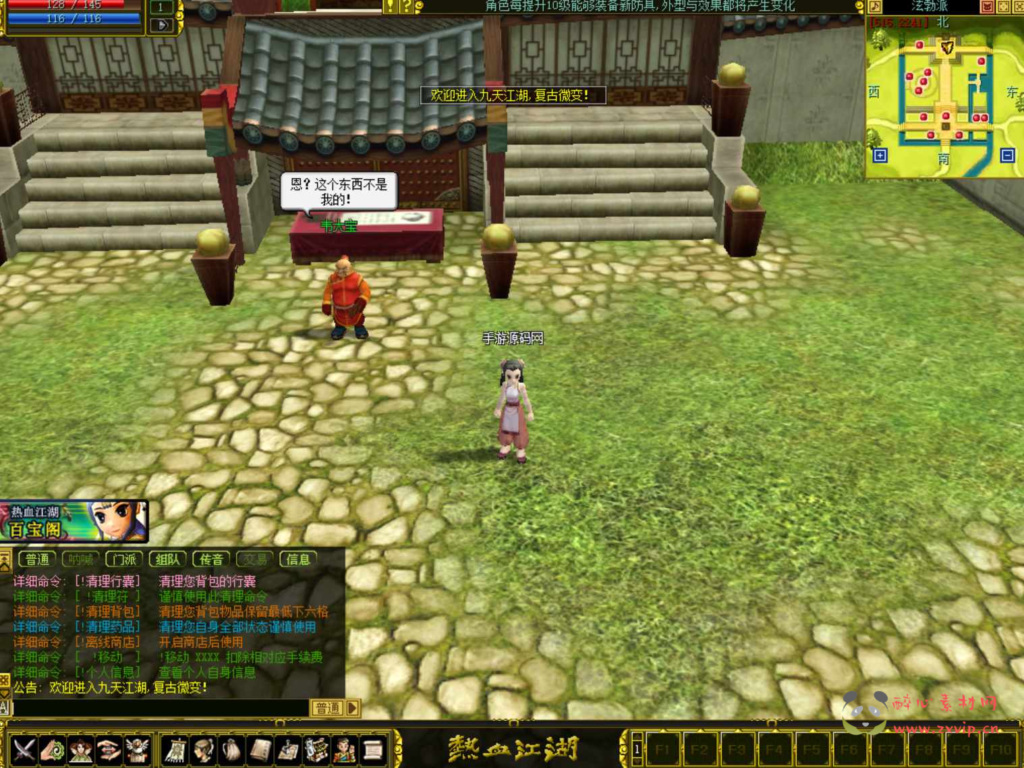The height and width of the screenshot is (768, 1024).
Task: Select the F1 hotkey slot
Action: tap(661, 748)
